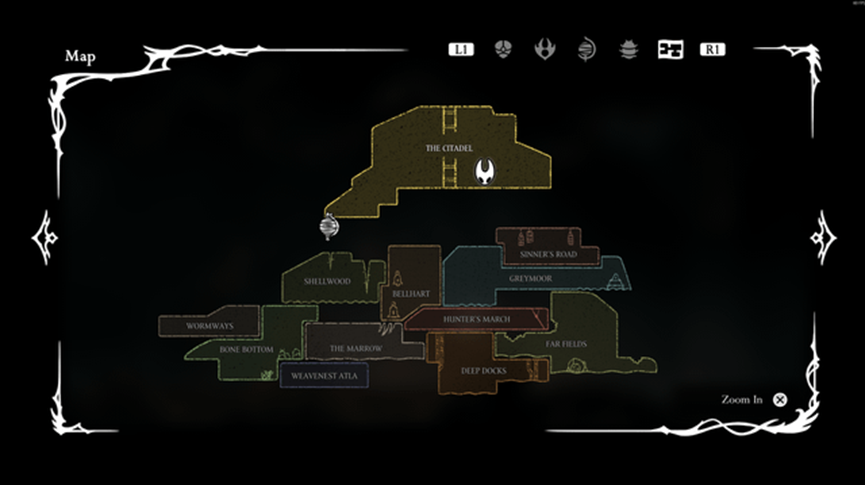The height and width of the screenshot is (485, 865).
Task: Select the Shellwood map region
Action: [326, 281]
